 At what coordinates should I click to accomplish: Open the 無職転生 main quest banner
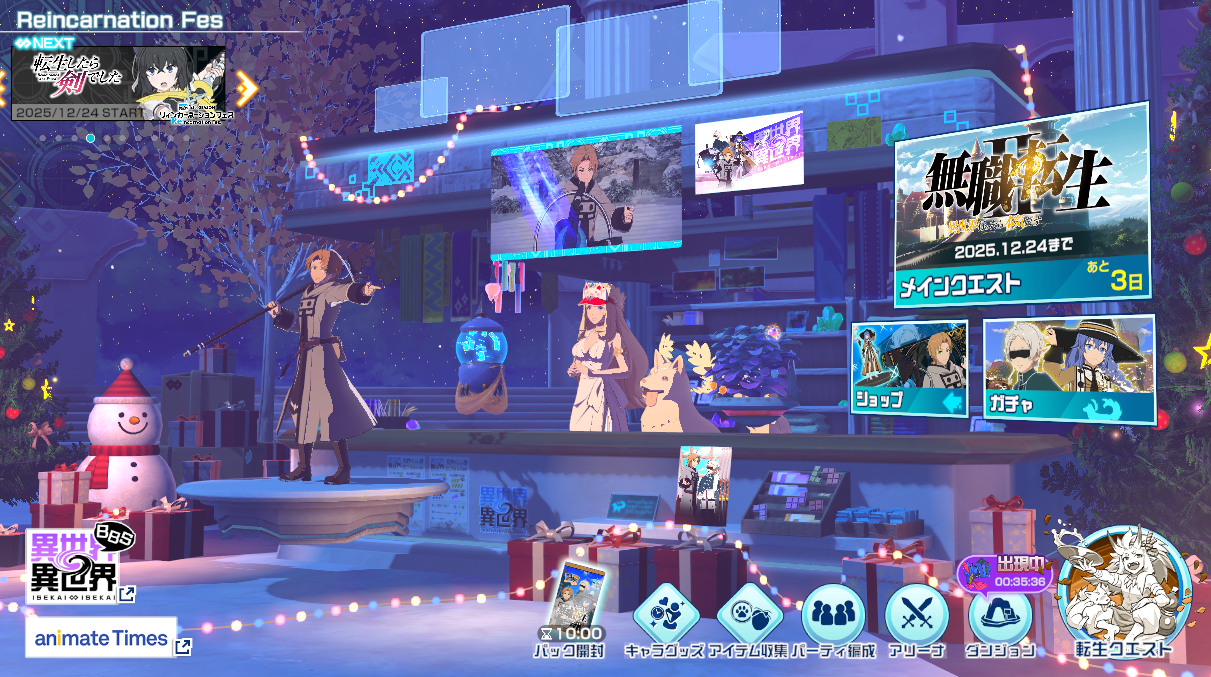[1020, 204]
